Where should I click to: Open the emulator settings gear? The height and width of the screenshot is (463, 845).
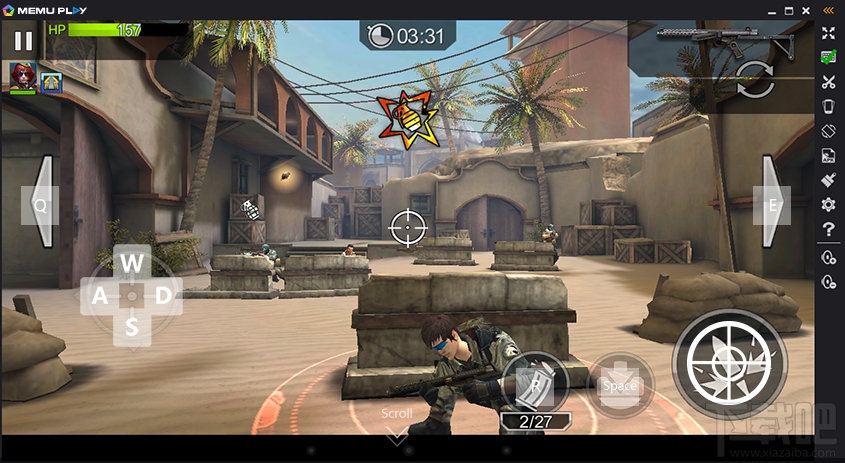click(x=828, y=204)
